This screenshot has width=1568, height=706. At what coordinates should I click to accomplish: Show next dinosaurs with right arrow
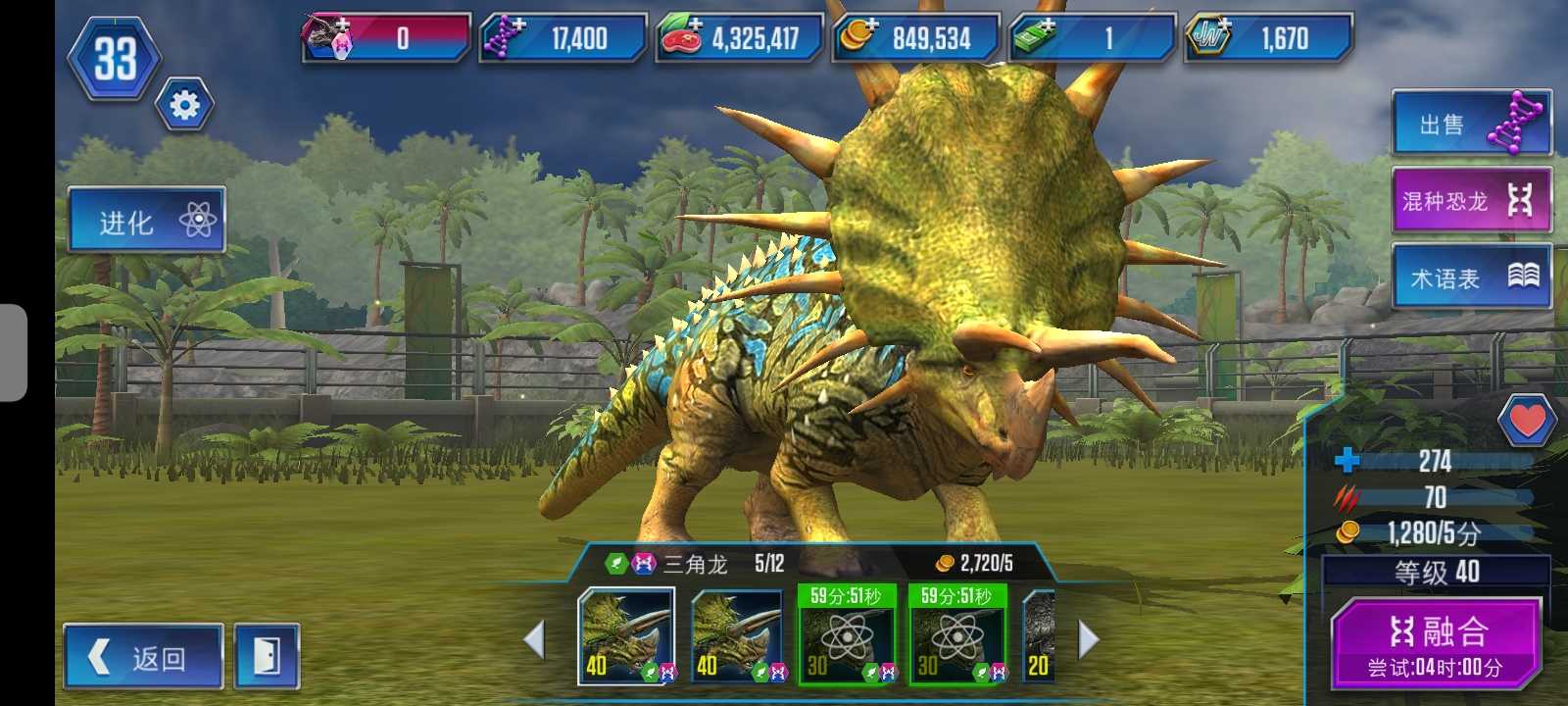[1088, 639]
